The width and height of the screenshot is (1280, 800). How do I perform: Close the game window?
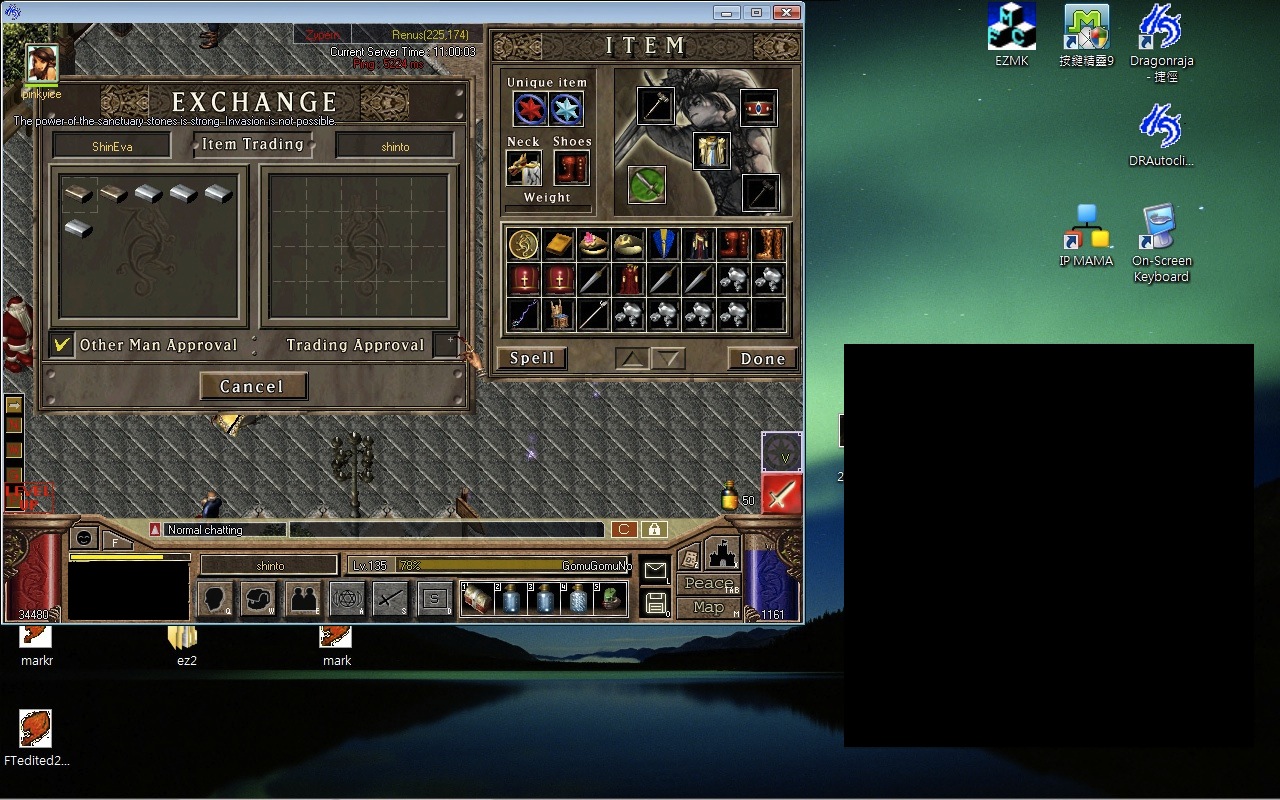788,12
